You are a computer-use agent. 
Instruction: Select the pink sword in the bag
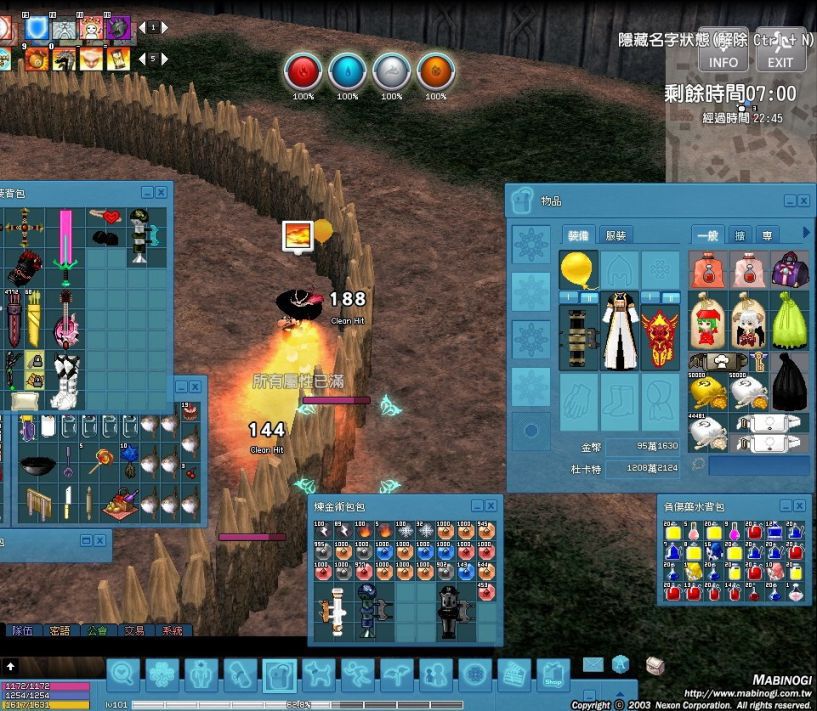point(66,240)
